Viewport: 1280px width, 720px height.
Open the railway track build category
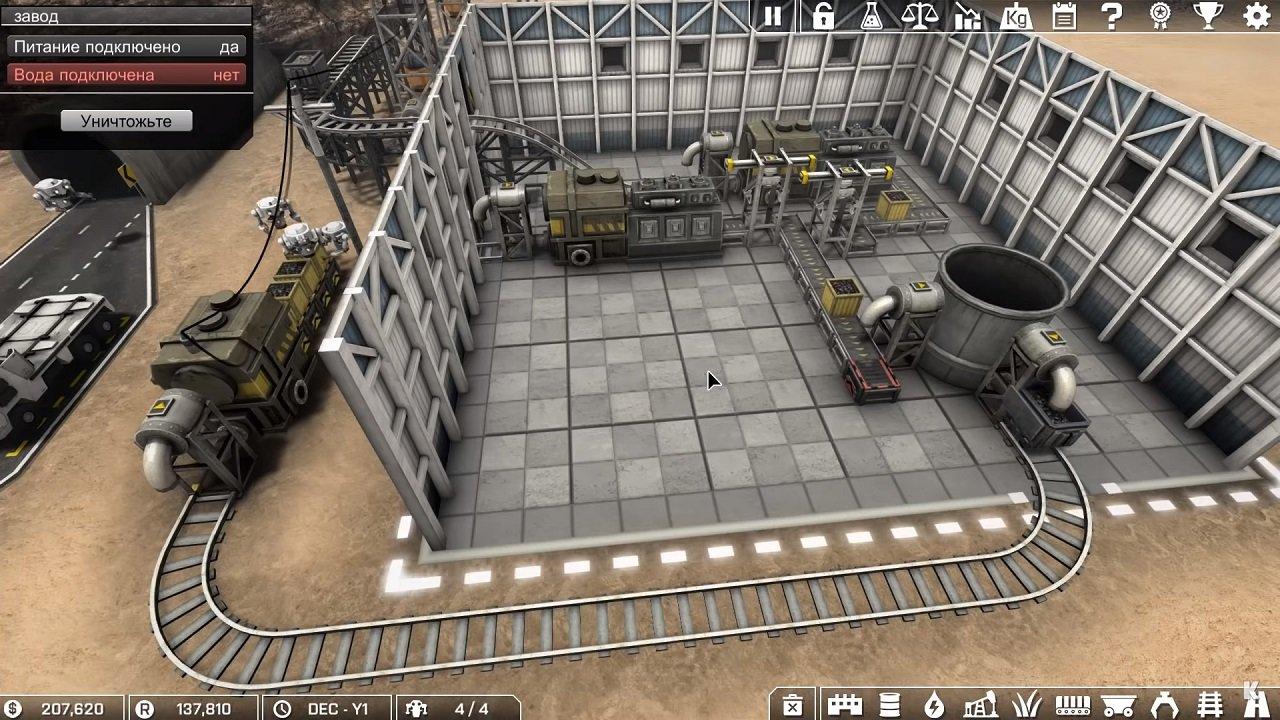(x=1211, y=705)
